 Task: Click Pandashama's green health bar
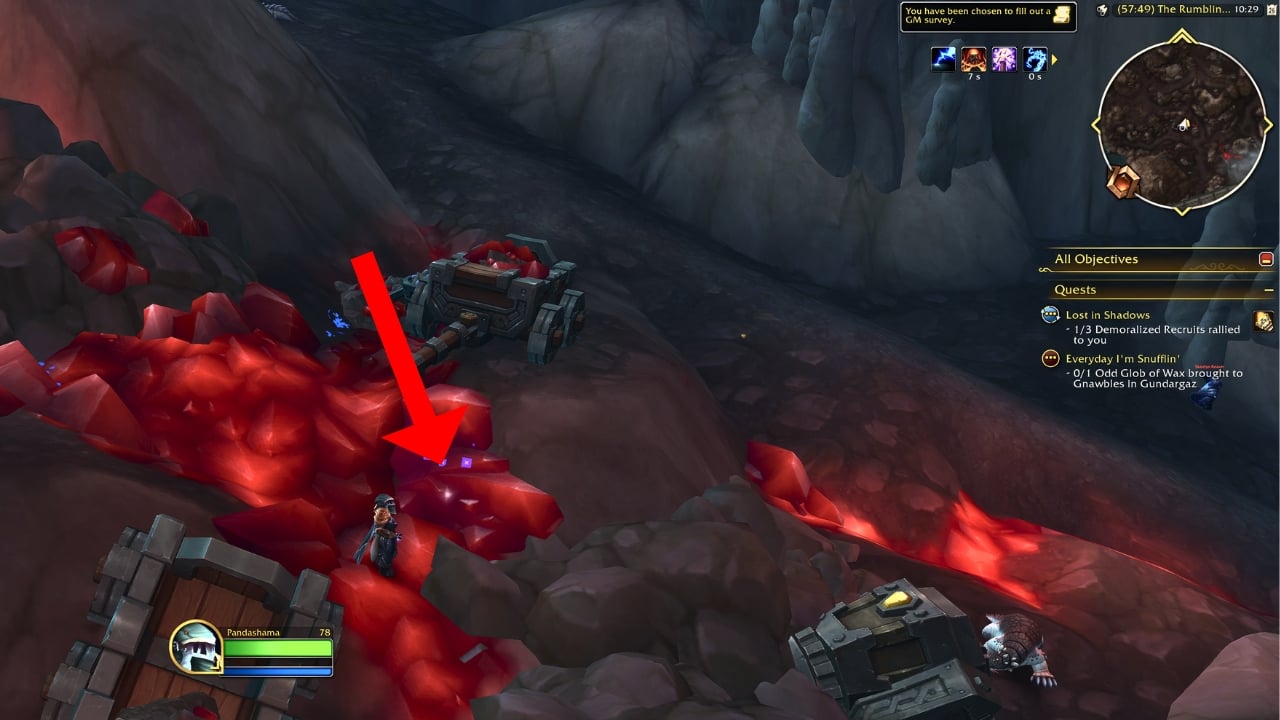click(280, 648)
